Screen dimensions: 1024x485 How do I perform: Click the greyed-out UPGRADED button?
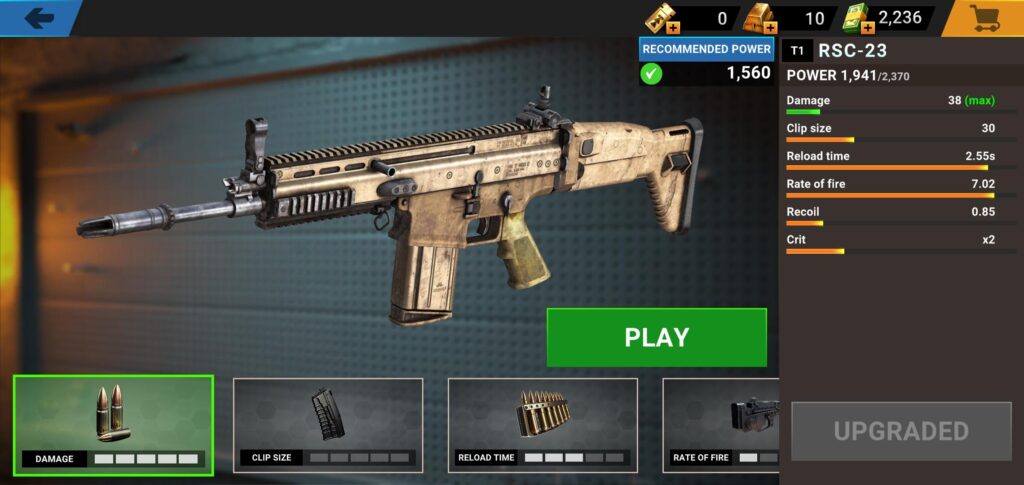[901, 431]
